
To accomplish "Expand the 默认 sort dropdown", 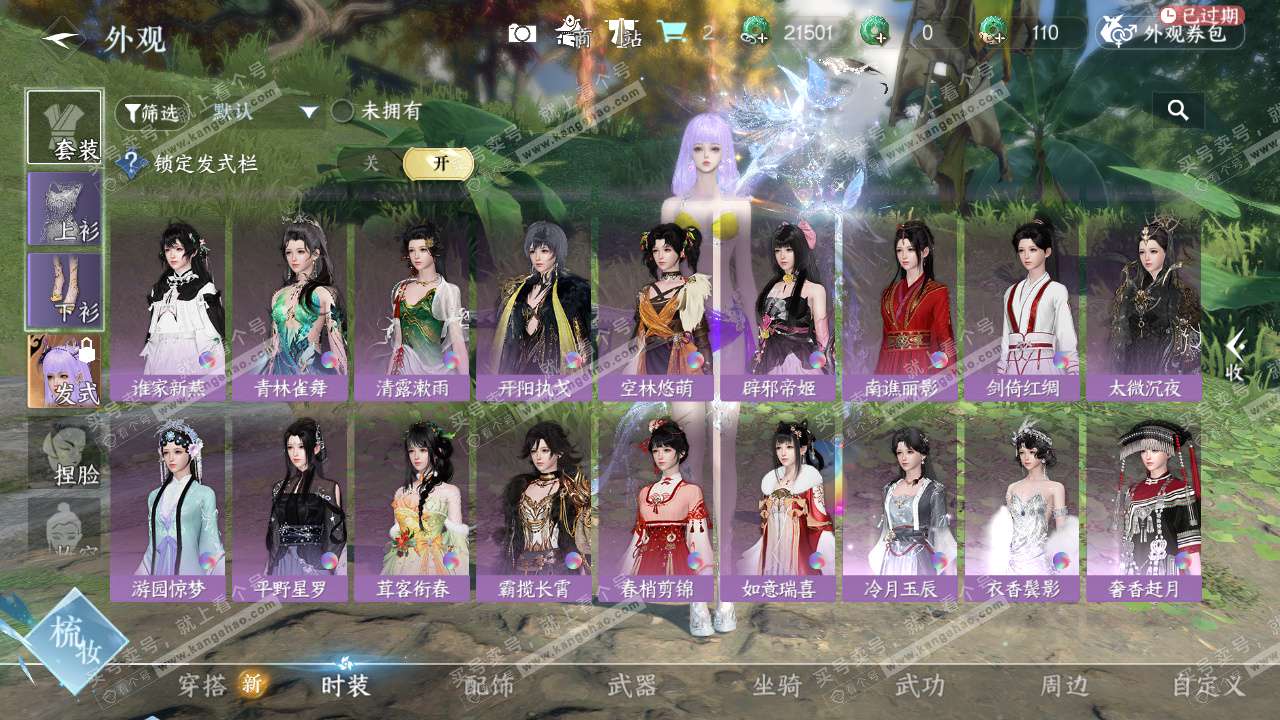I will tap(265, 112).
